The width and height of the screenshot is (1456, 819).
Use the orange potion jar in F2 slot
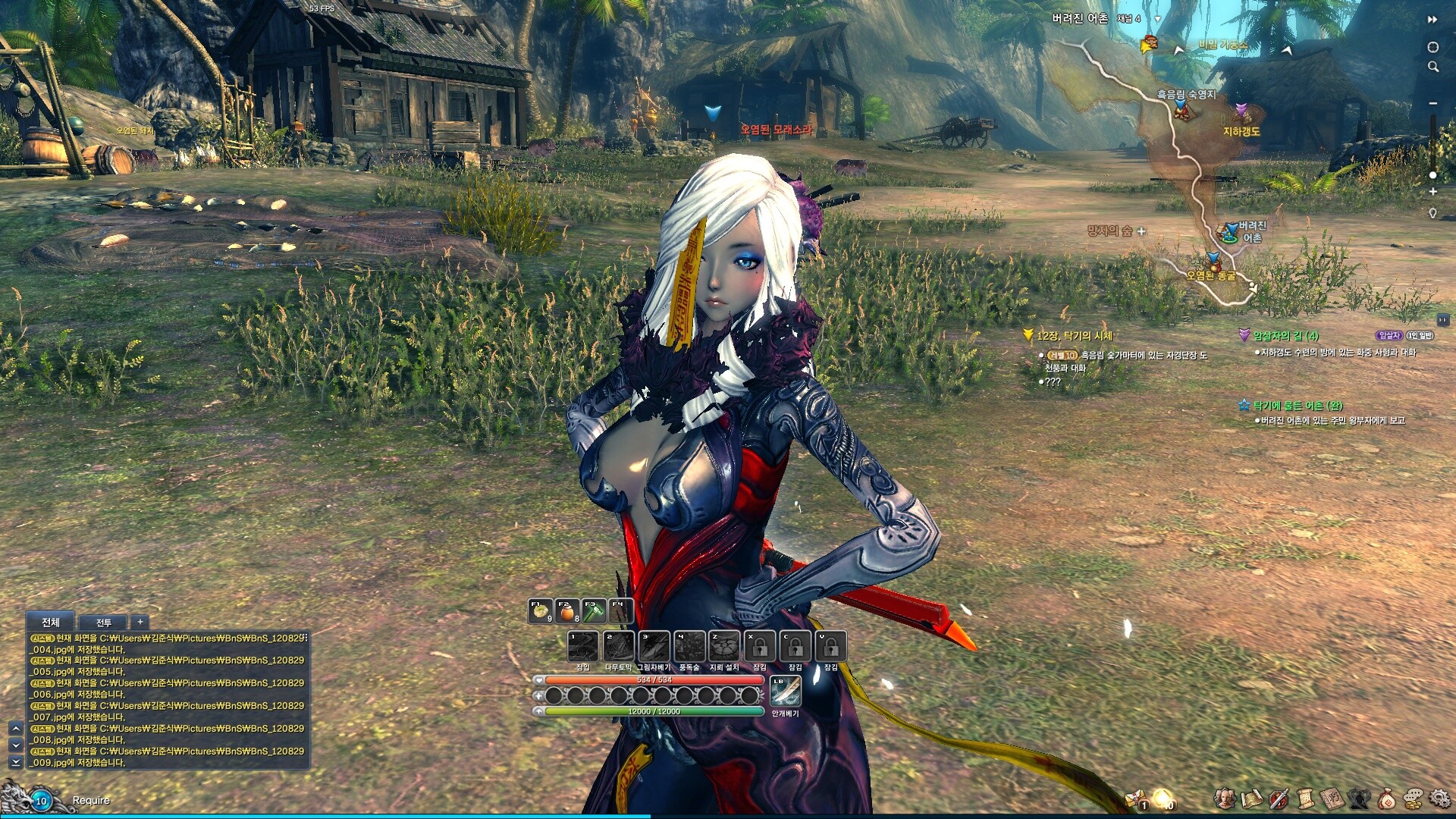pyautogui.click(x=567, y=610)
